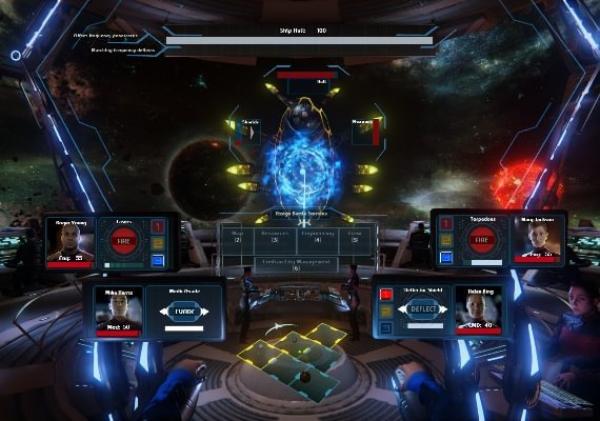600x421 pixels.
Task: Select the Torpedoes crew officer portrait
Action: (x=539, y=239)
